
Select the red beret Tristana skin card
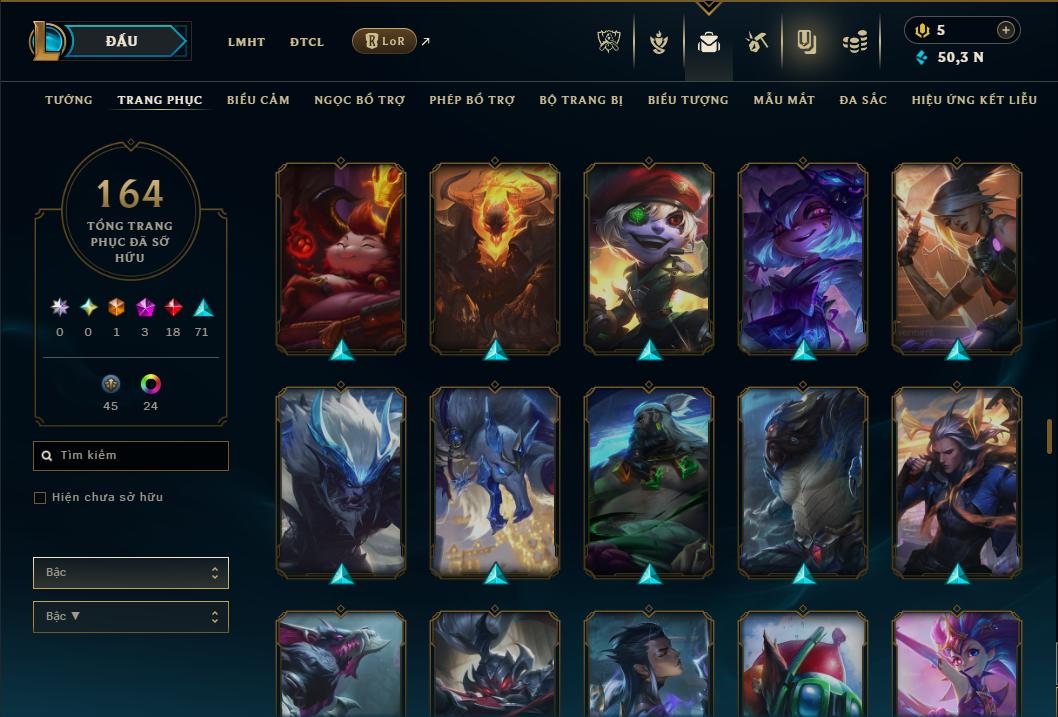tap(649, 256)
